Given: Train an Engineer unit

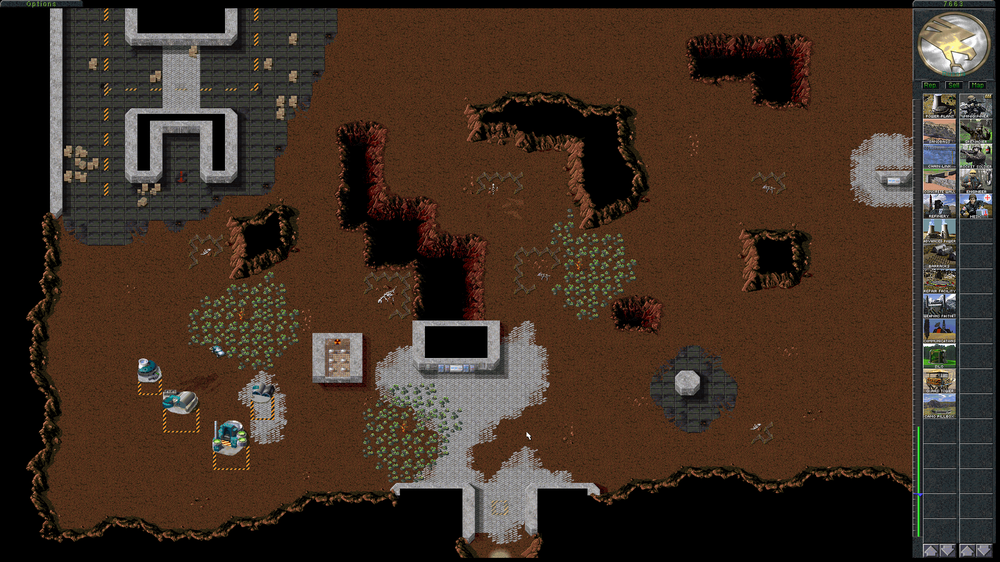Looking at the screenshot, I should click(x=976, y=182).
